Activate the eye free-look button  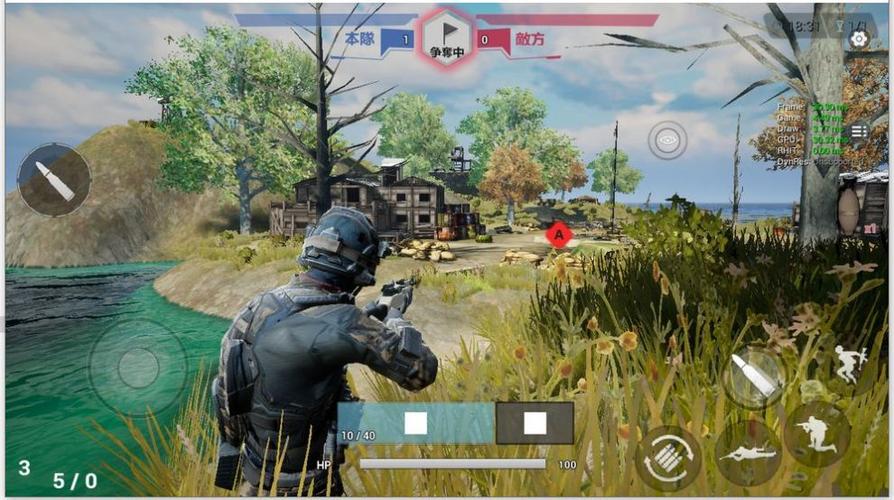pyautogui.click(x=667, y=141)
